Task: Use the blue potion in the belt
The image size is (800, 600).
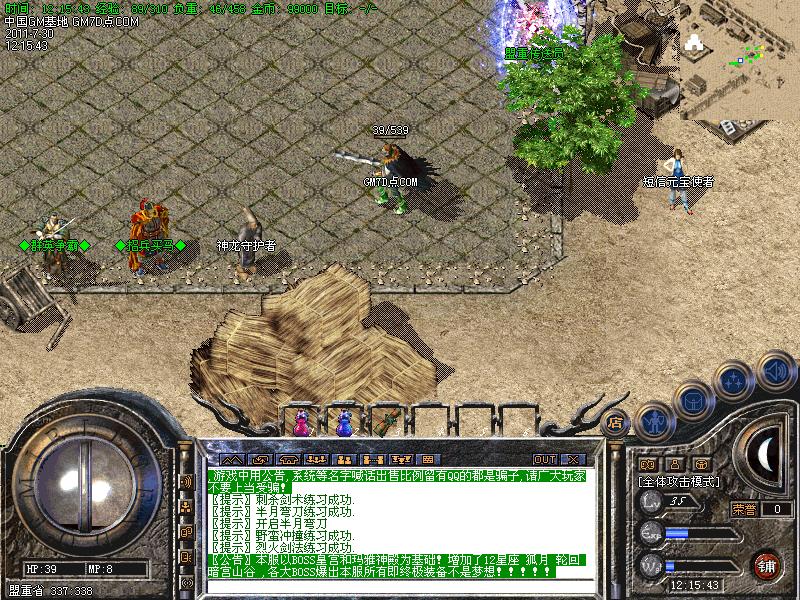Action: 345,423
